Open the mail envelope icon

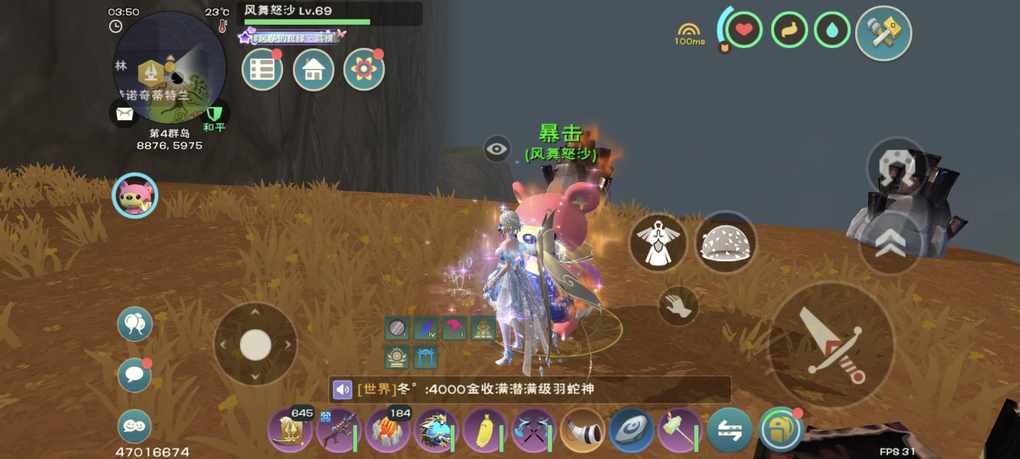124,113
